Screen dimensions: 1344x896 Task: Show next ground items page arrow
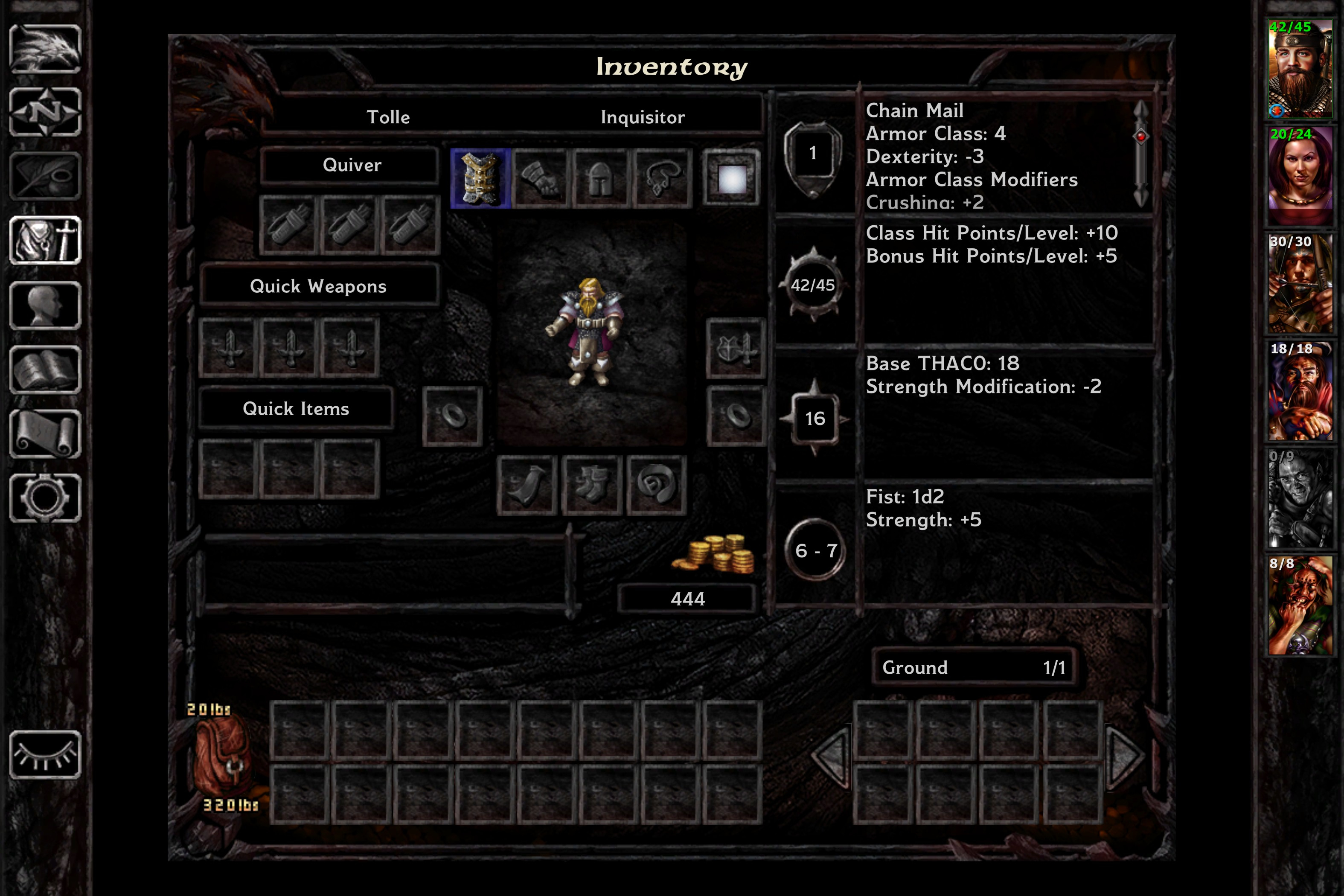pos(1123,757)
